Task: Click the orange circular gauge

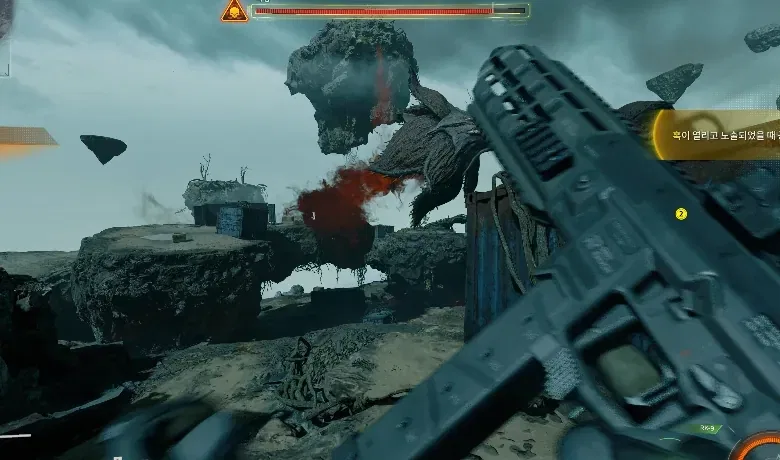Action: [x=757, y=446]
